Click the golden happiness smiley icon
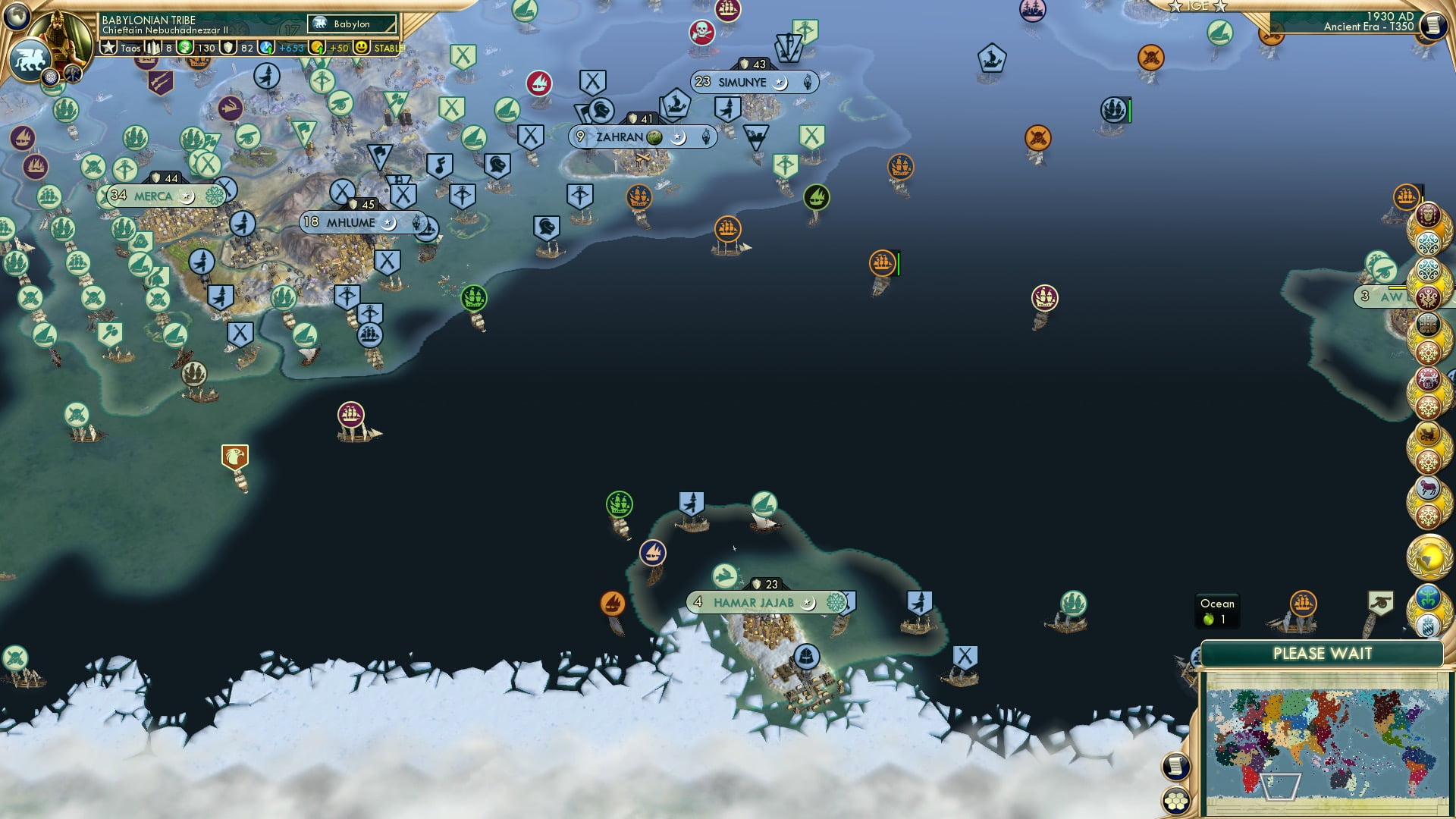Viewport: 1456px width, 819px height. coord(362,48)
